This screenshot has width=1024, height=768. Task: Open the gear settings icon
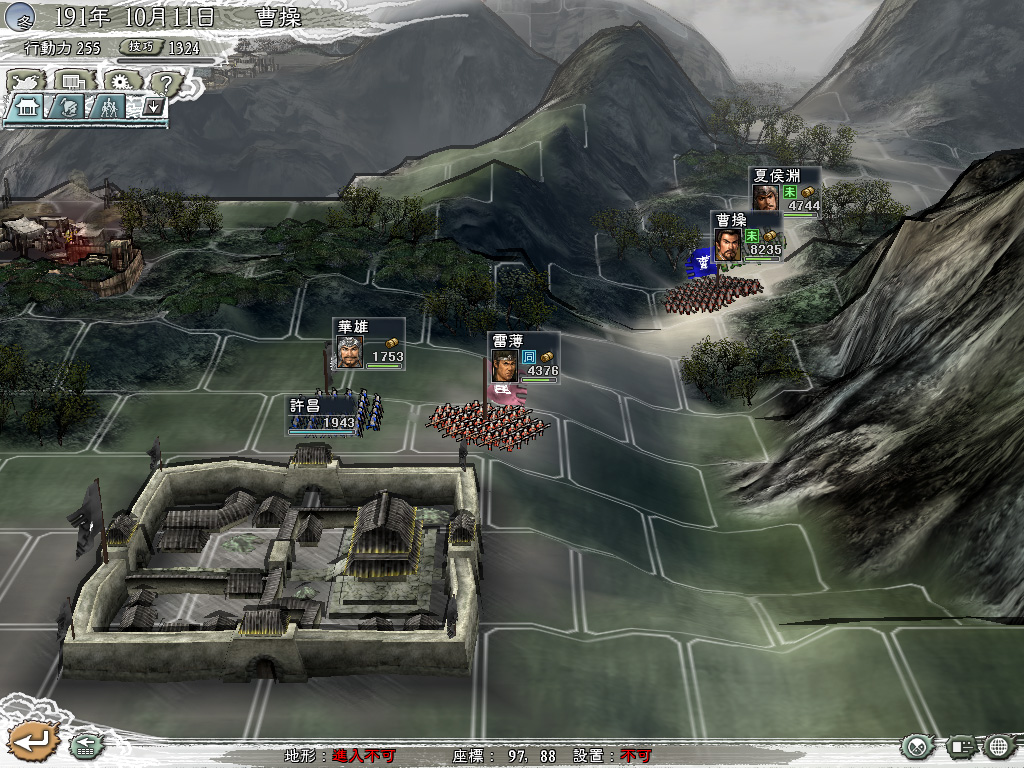(120, 81)
